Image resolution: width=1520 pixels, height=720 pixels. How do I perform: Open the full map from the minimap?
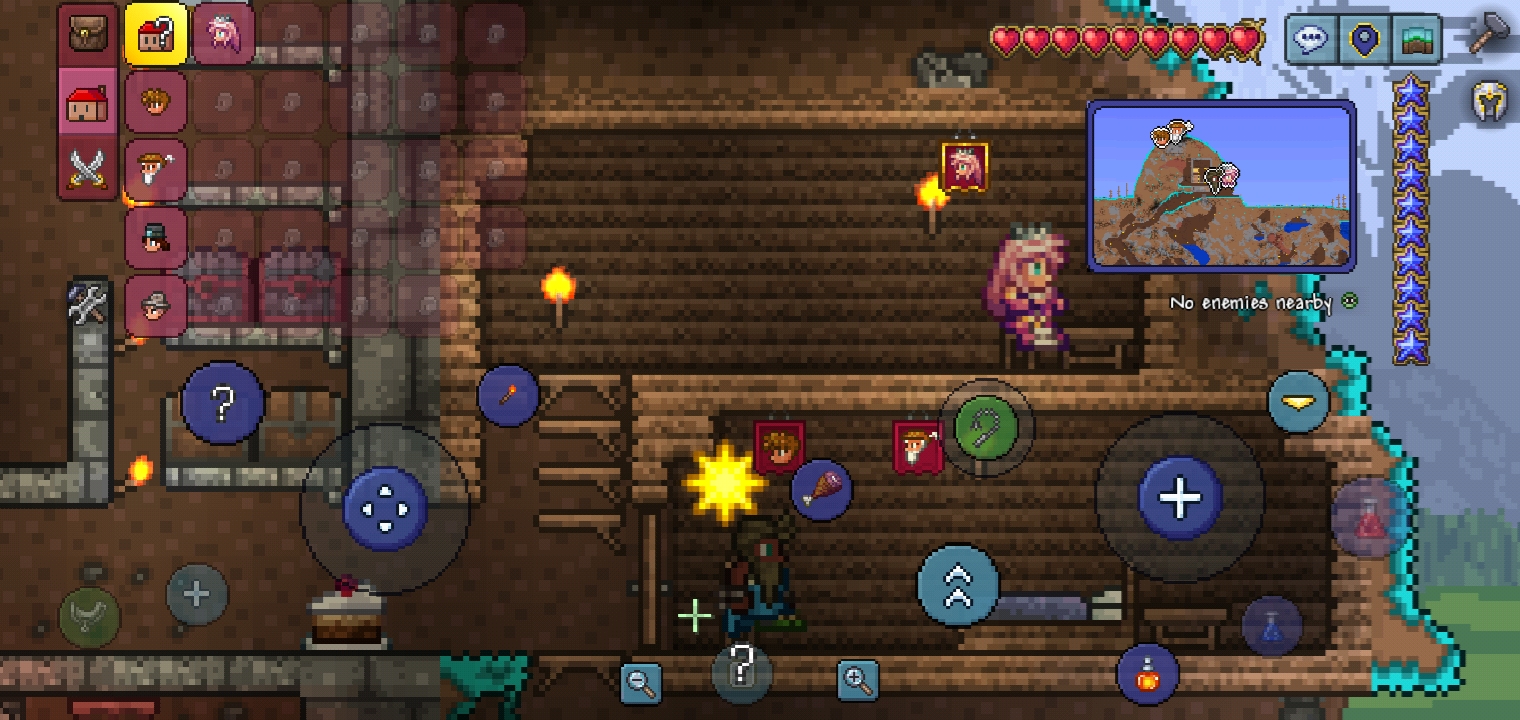pos(1222,184)
